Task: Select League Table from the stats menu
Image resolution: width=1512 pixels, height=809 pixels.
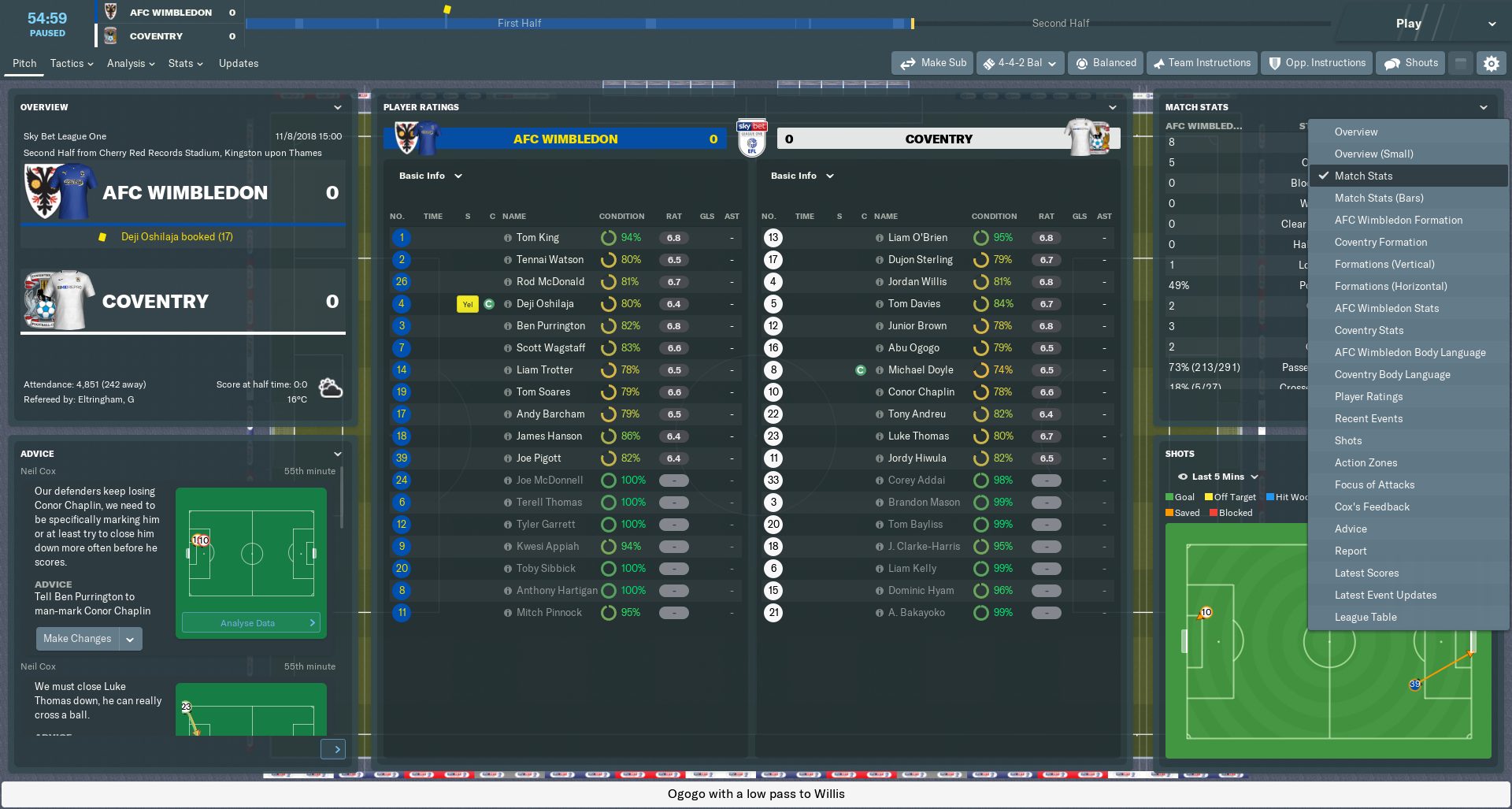Action: [x=1366, y=617]
